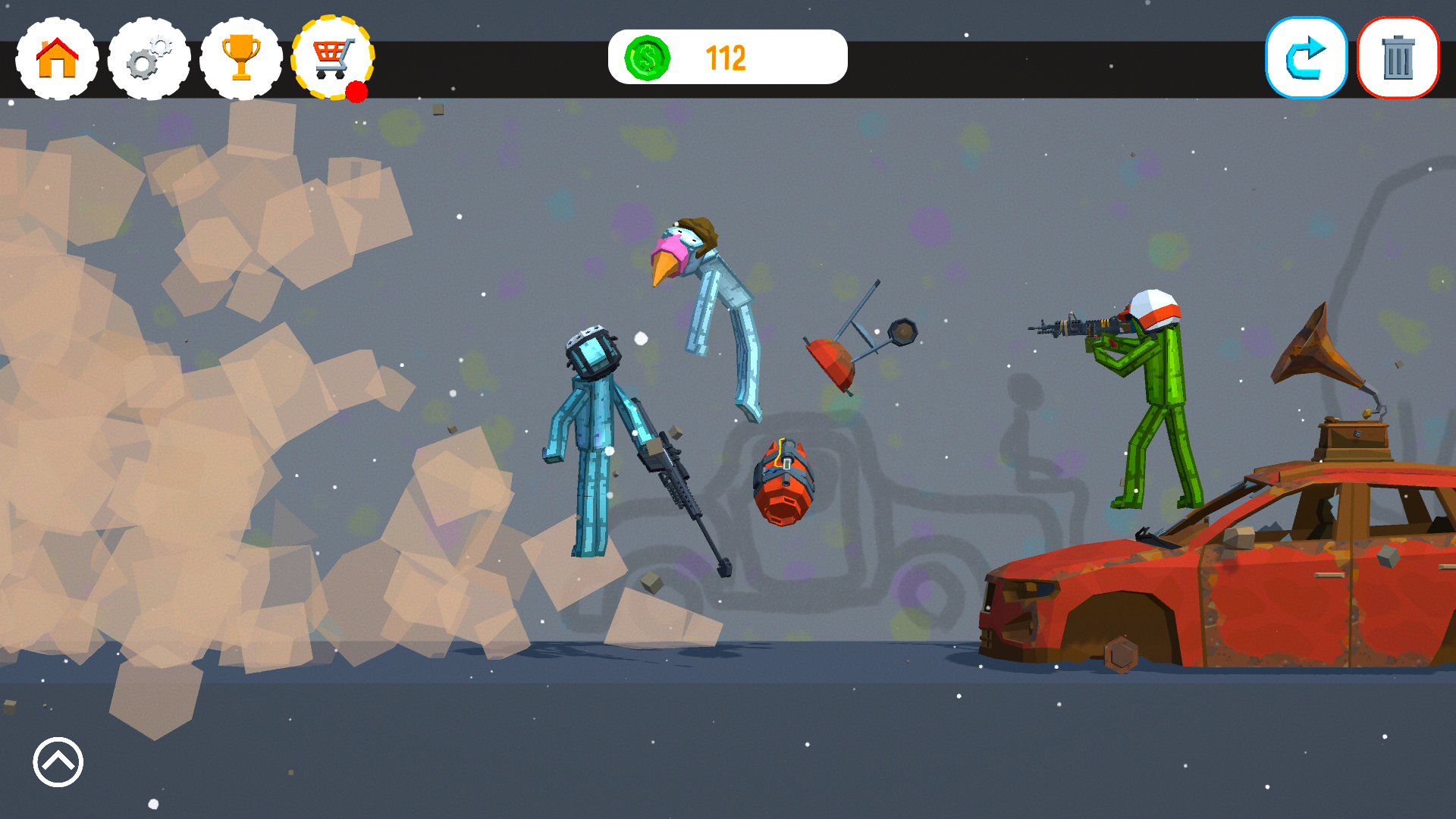Viewport: 1456px width, 819px height.
Task: Click the orange grenade
Action: pos(785,485)
